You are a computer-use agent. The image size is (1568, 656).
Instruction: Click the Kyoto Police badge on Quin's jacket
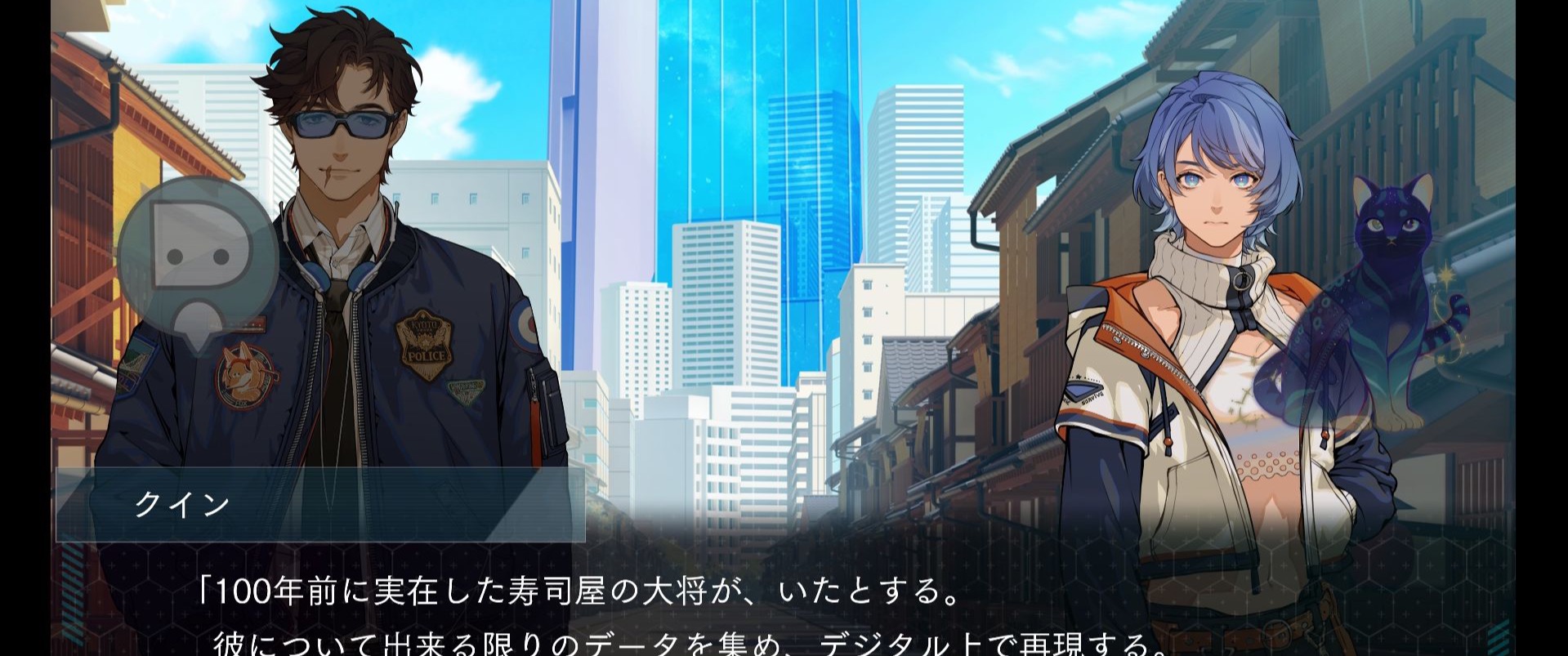click(425, 343)
